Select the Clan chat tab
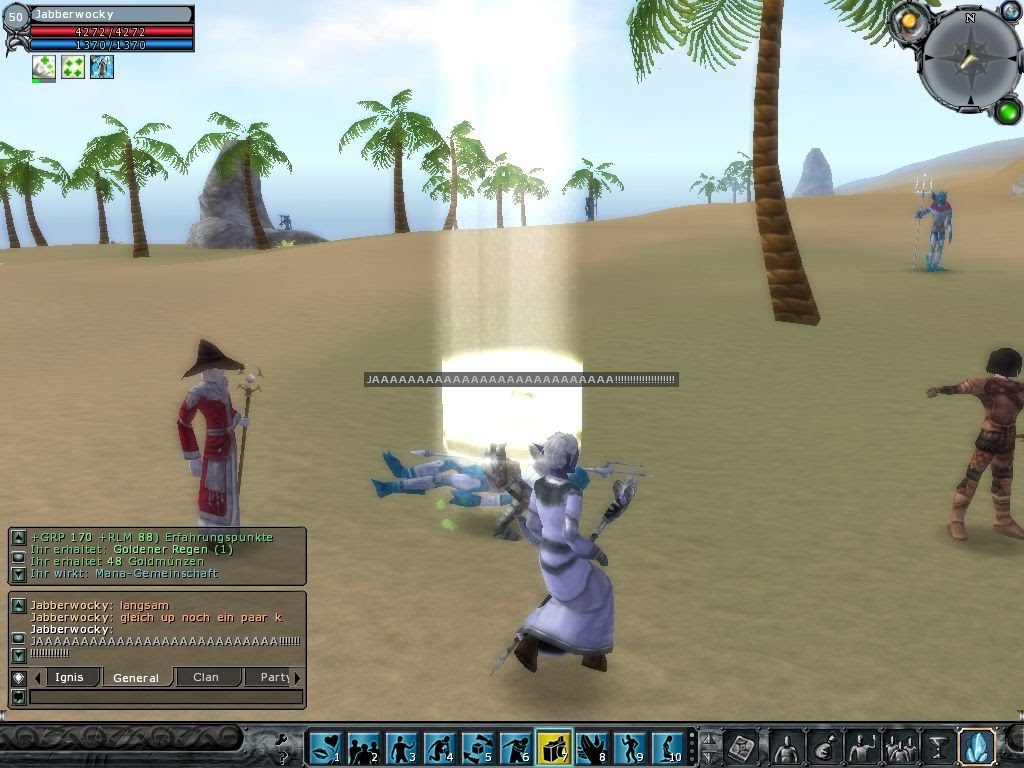The width and height of the screenshot is (1024, 768). click(x=207, y=677)
